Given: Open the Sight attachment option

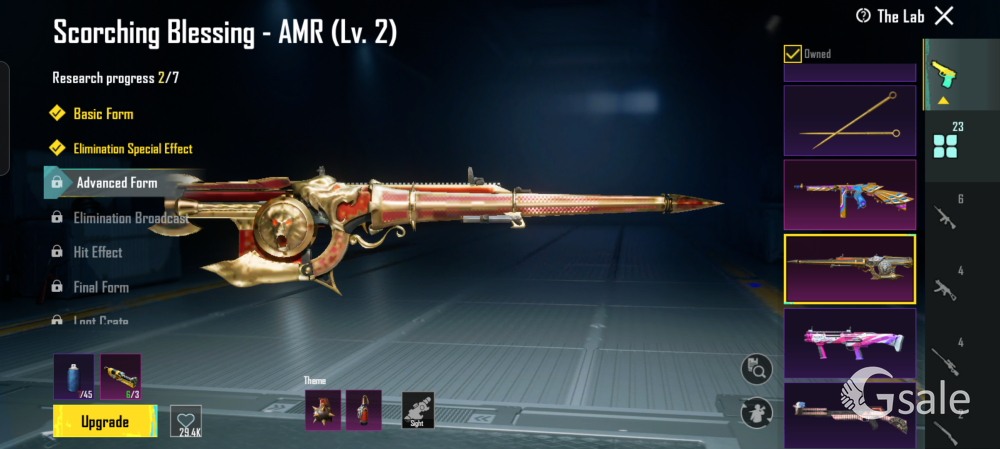Looking at the screenshot, I should coord(418,410).
